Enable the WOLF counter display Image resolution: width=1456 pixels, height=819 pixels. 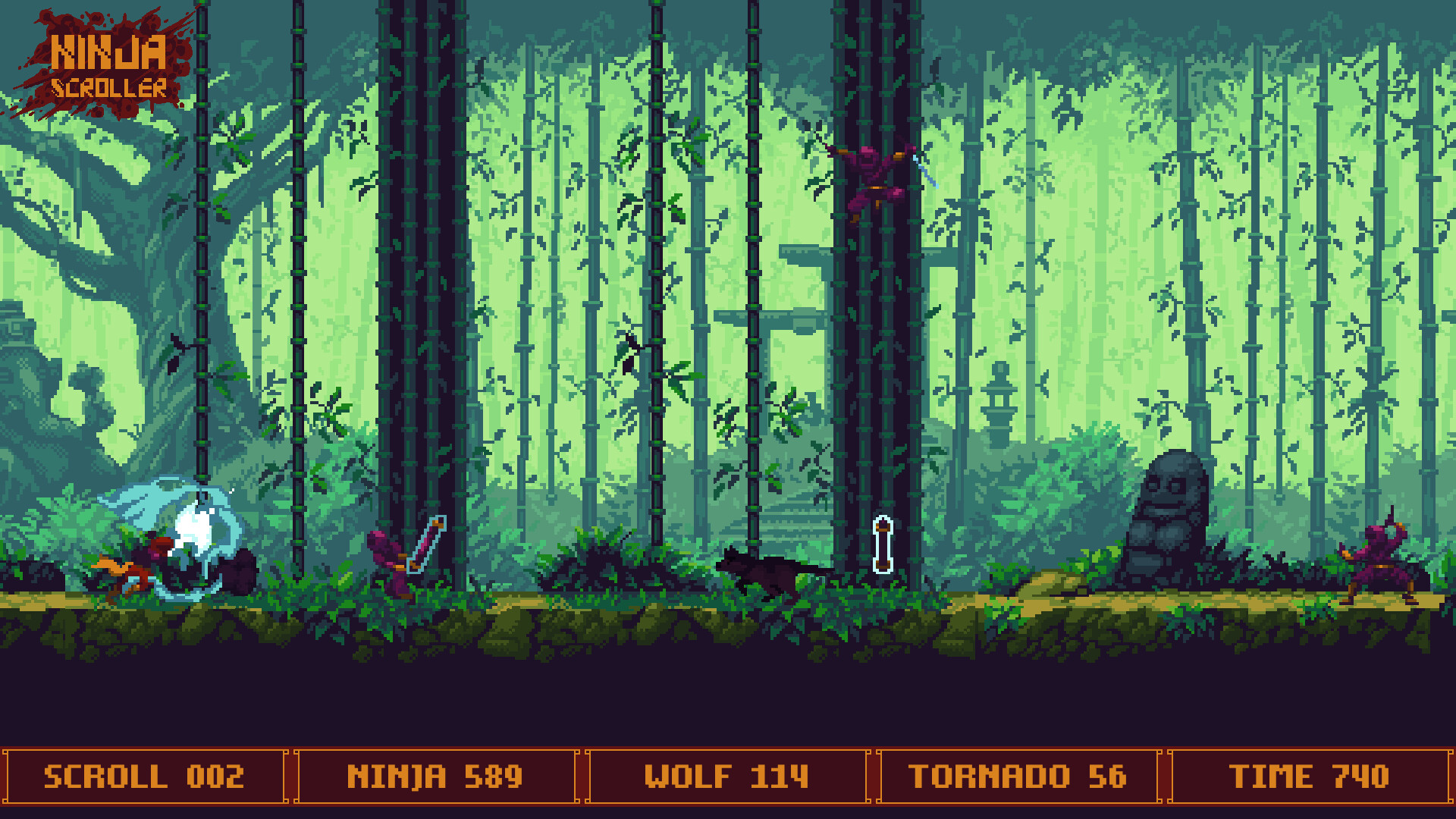pos(728,775)
